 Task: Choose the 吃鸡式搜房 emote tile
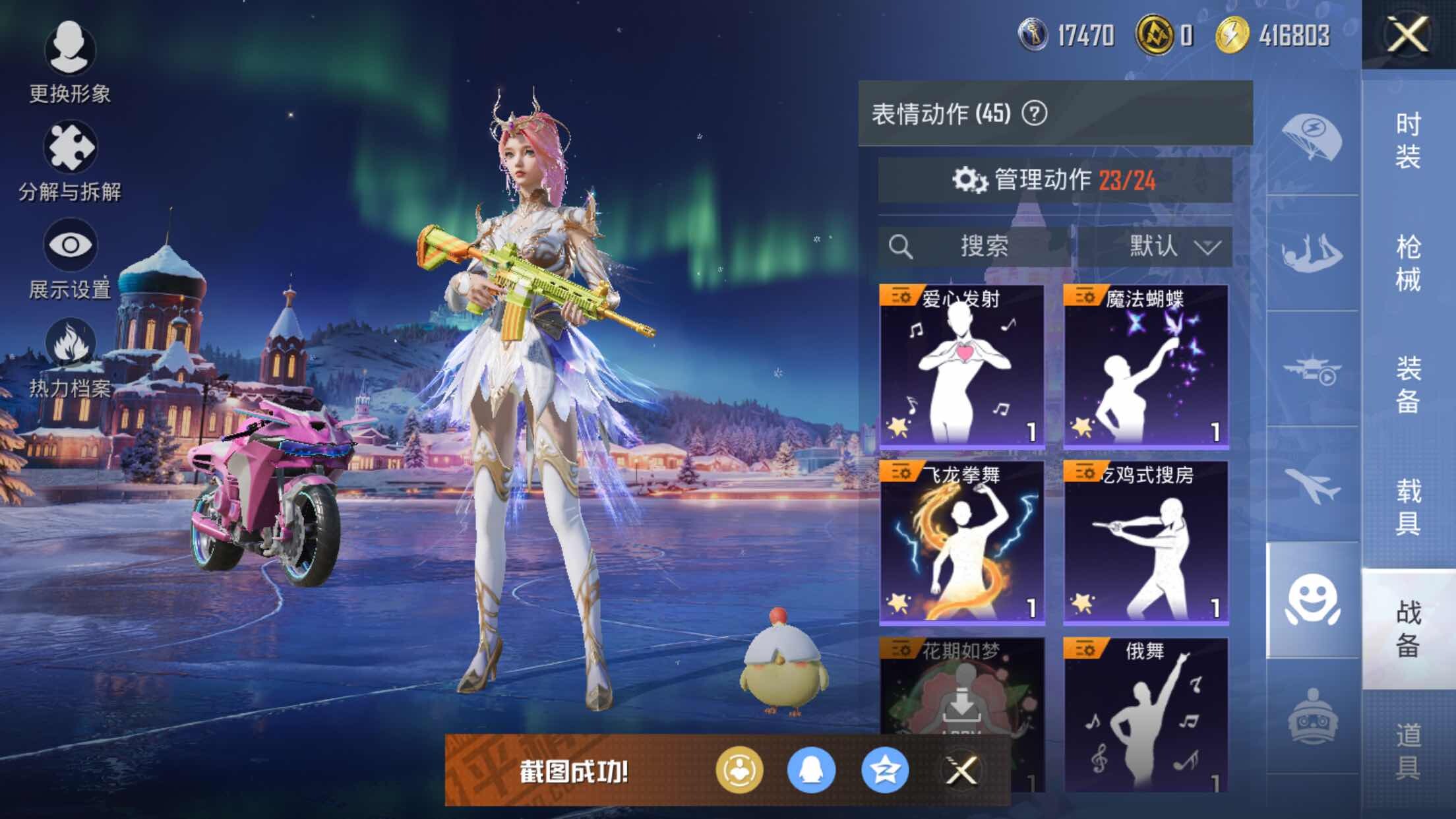click(1145, 542)
